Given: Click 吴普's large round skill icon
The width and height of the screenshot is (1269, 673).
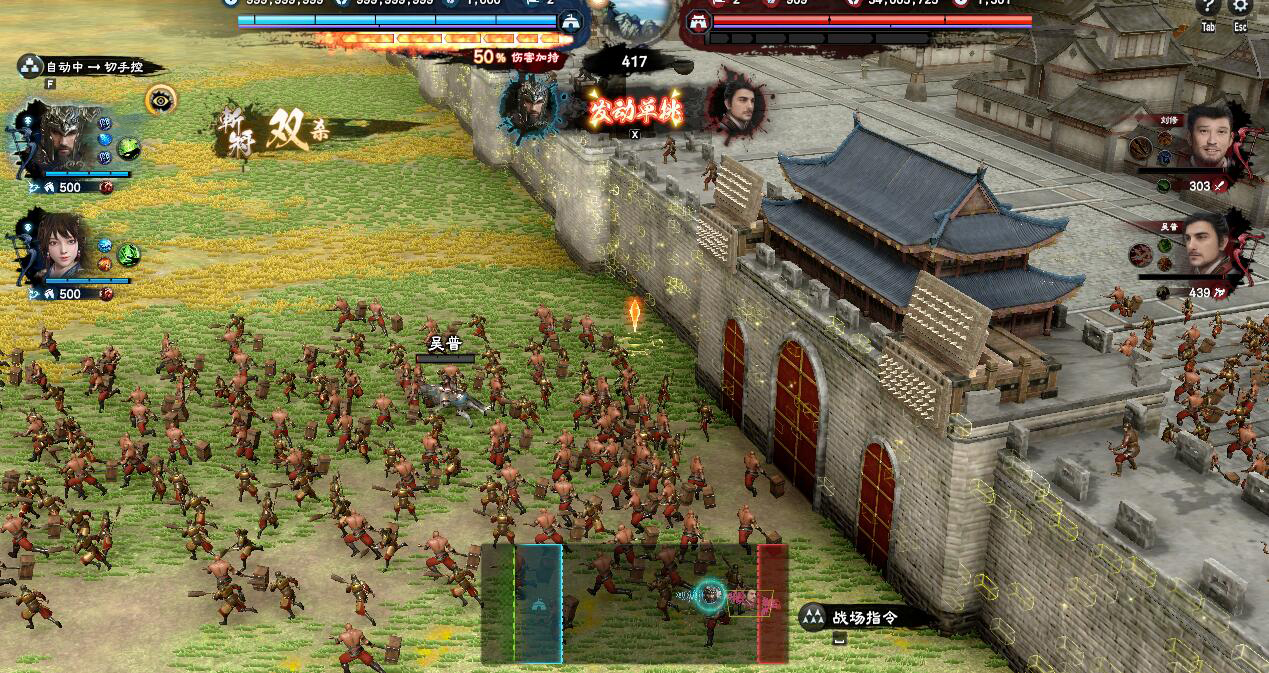Looking at the screenshot, I should click(x=1142, y=255).
